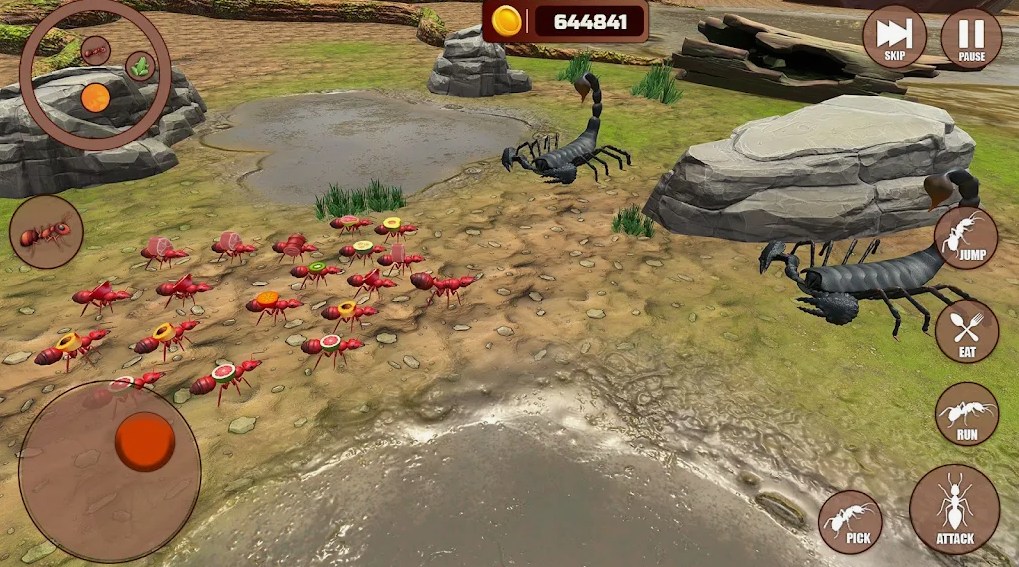Tap the orange virtual joystick knob

pyautogui.click(x=144, y=441)
